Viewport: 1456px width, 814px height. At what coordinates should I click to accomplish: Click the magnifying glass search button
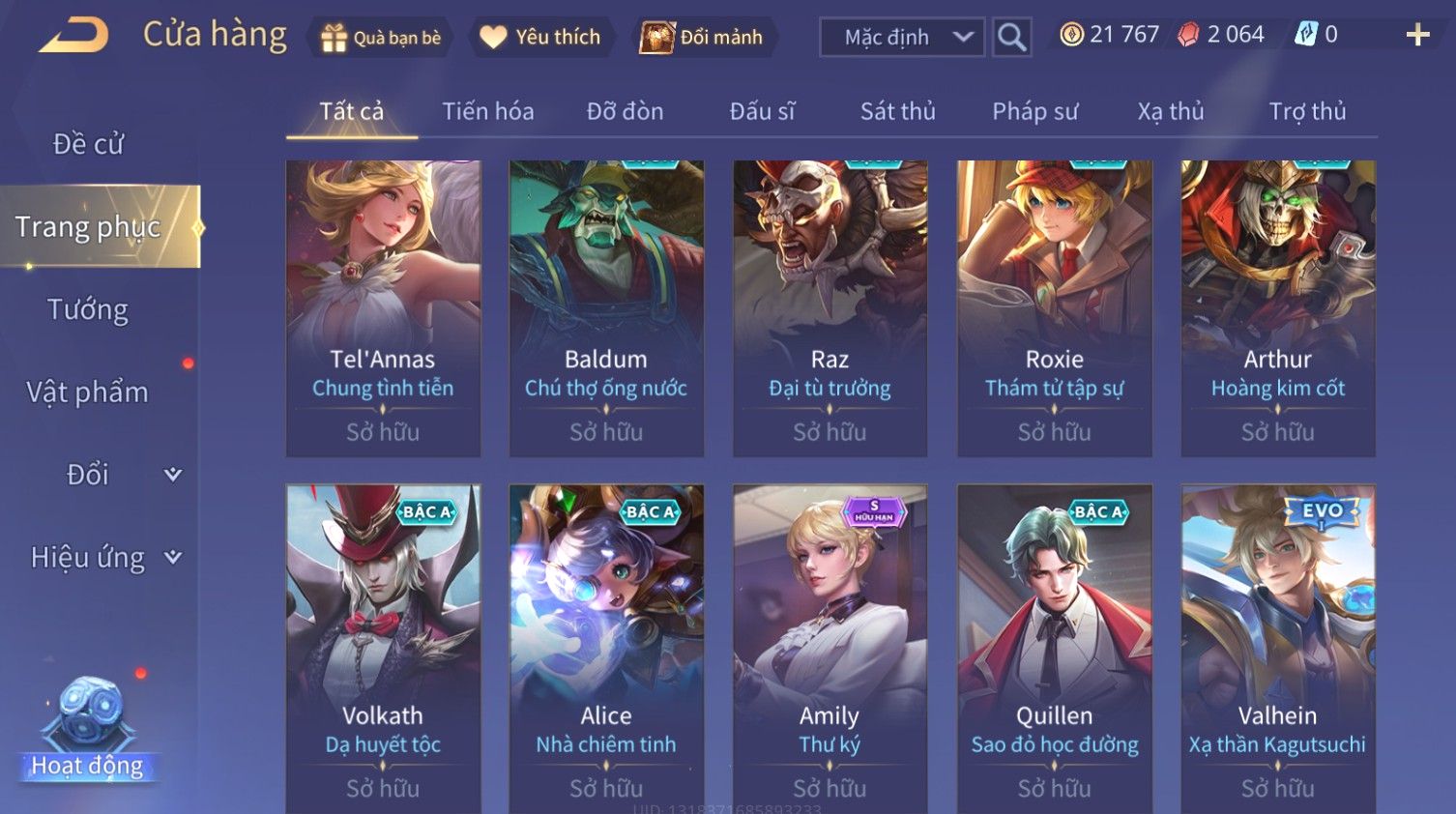tap(1011, 38)
